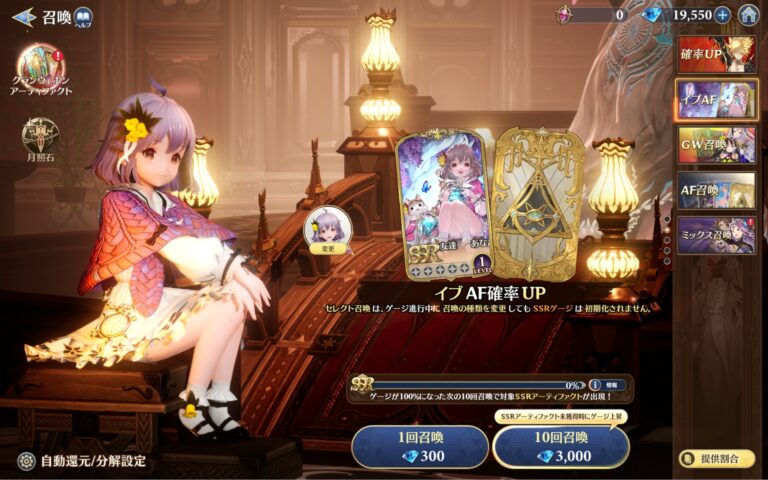Open the GW召喚 banner

[716, 145]
